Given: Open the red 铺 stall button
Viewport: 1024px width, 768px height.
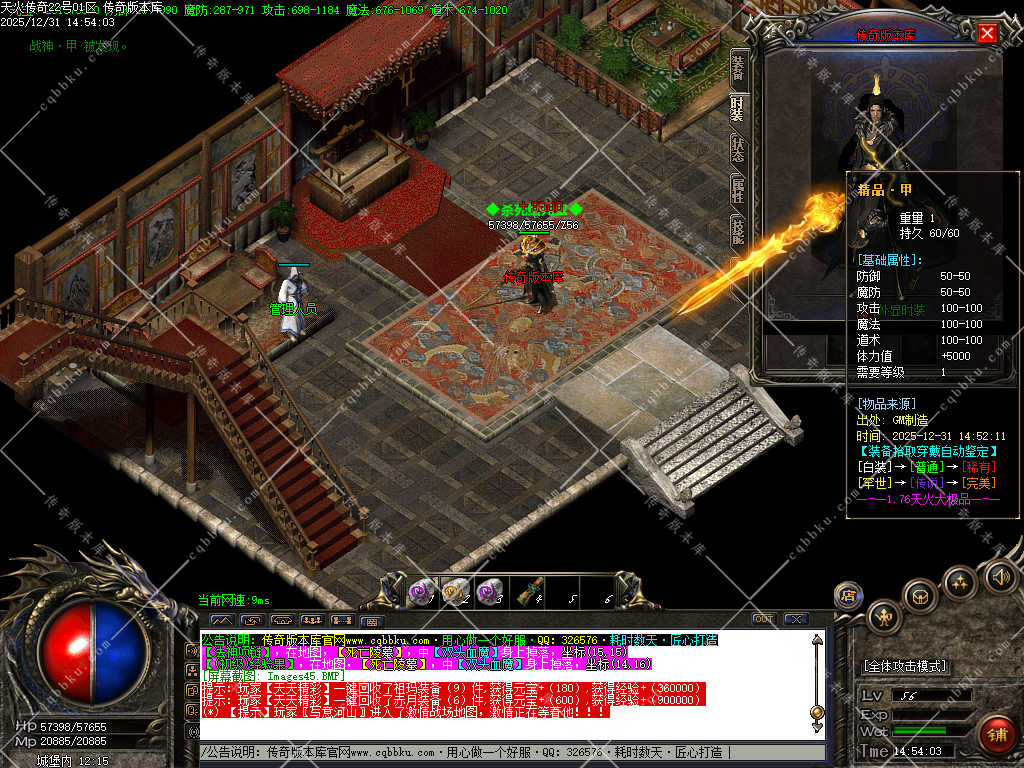Looking at the screenshot, I should [995, 733].
